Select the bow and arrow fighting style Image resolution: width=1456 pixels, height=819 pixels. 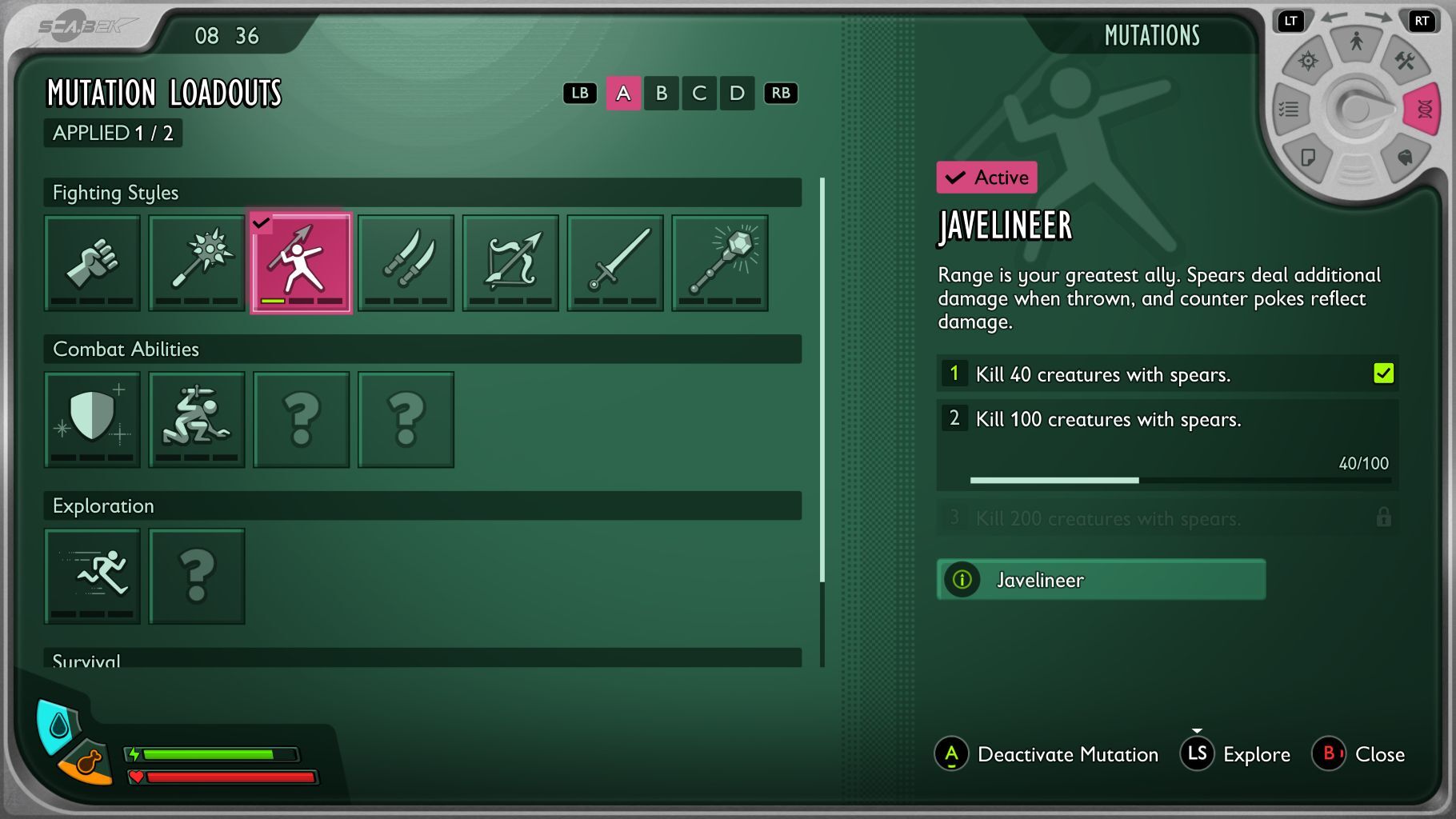pos(510,262)
